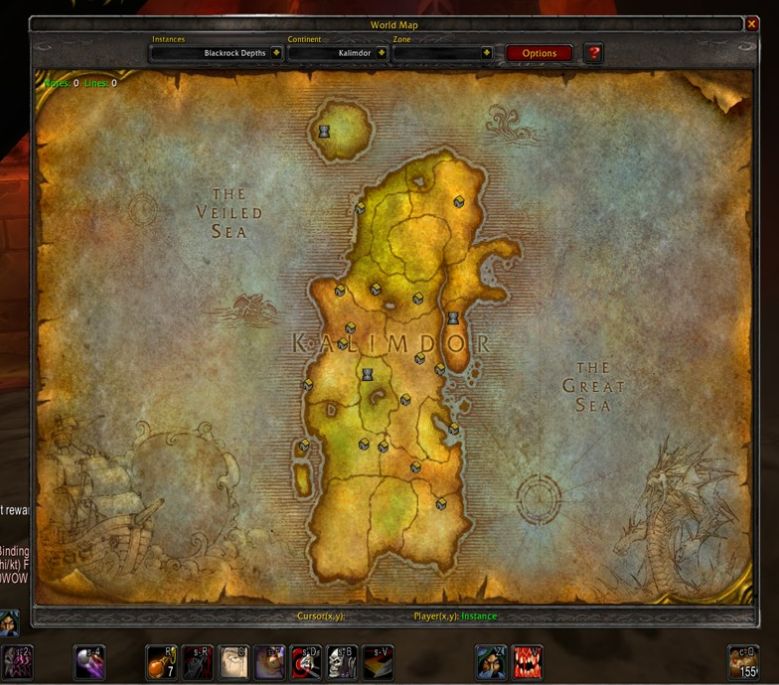779x685 pixels.
Task: Click the item slot showing 155 count
Action: 742,662
